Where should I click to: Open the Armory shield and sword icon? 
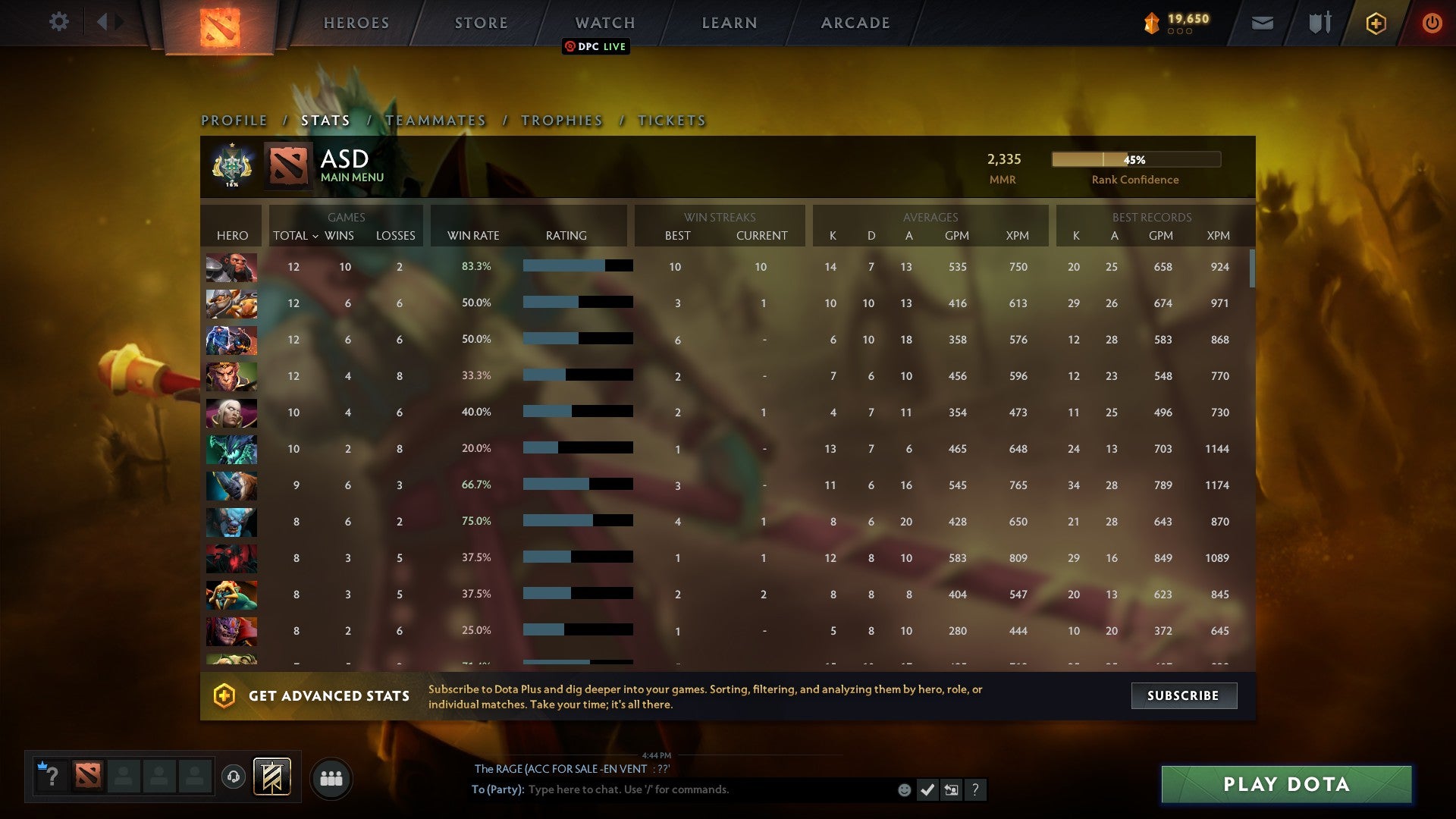pos(1318,24)
